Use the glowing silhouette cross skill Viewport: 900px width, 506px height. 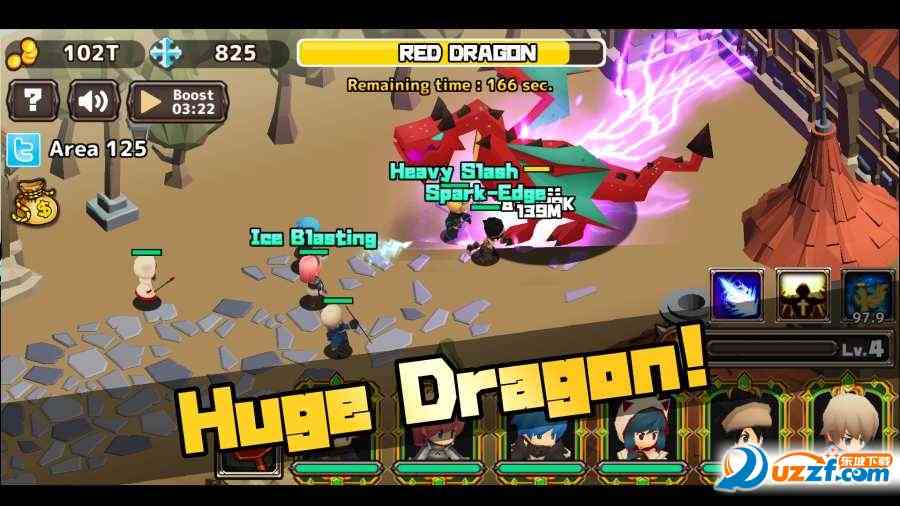[802, 296]
